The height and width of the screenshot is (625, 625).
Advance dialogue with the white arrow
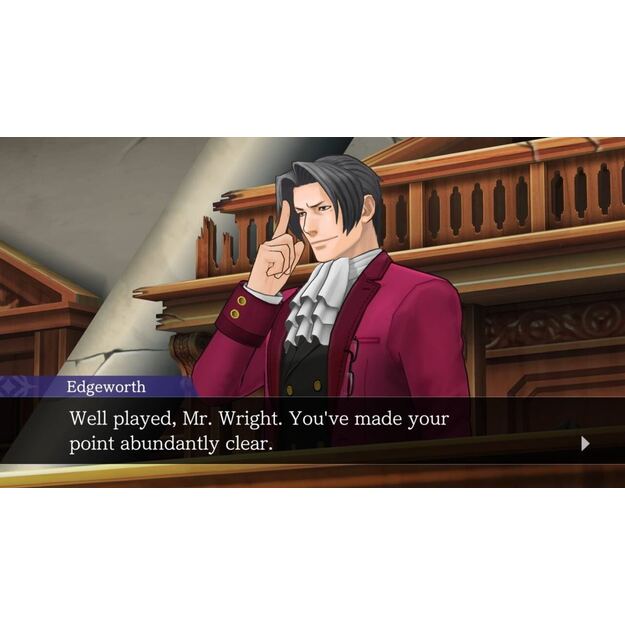point(585,444)
